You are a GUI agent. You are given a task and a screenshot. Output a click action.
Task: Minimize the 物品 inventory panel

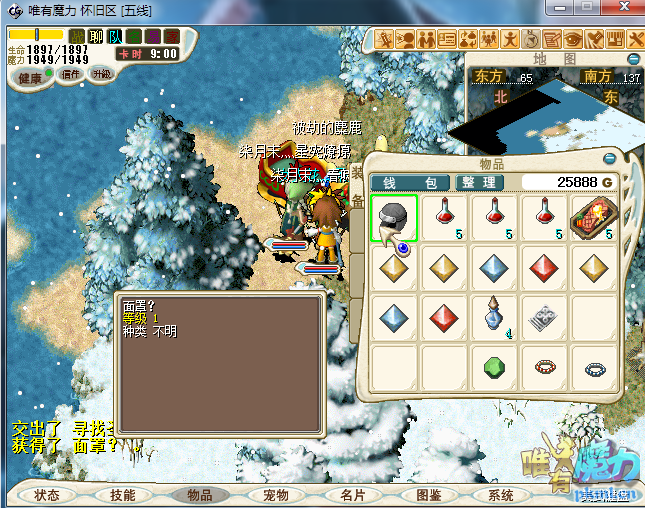[608, 158]
